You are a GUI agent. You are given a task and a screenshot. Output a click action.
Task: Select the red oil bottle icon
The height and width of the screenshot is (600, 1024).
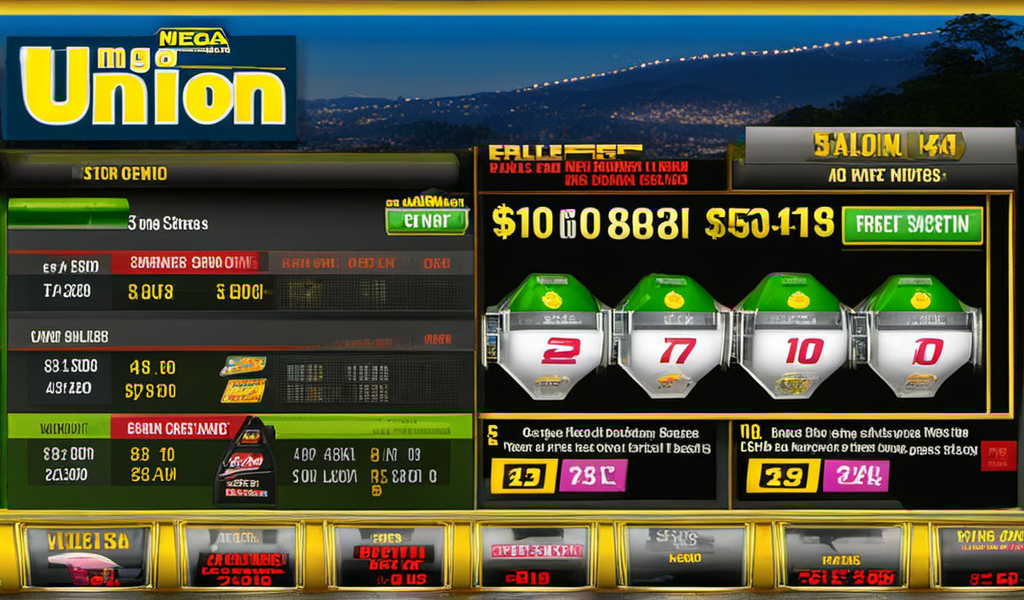[x=245, y=460]
